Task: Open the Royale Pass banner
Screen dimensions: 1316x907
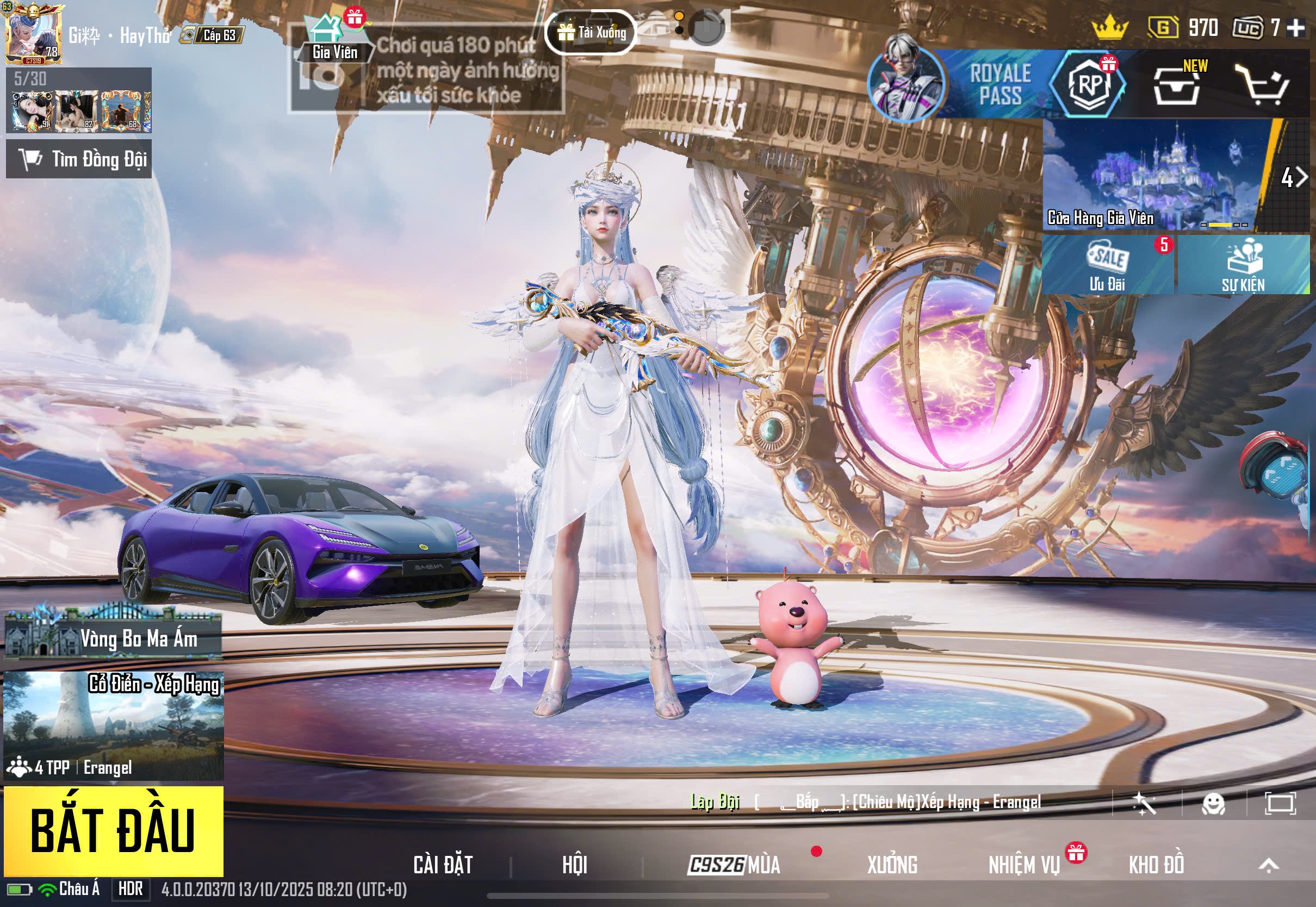Action: pos(983,84)
